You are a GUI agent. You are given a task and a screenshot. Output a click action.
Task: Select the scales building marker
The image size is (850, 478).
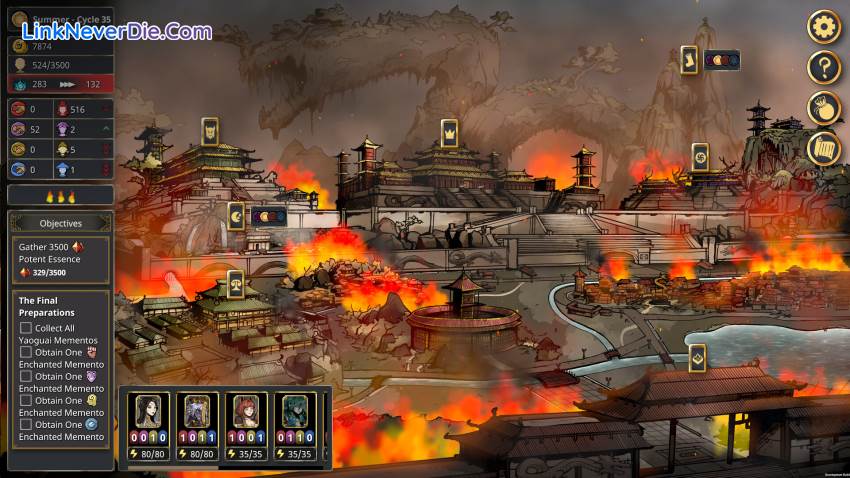tap(236, 284)
